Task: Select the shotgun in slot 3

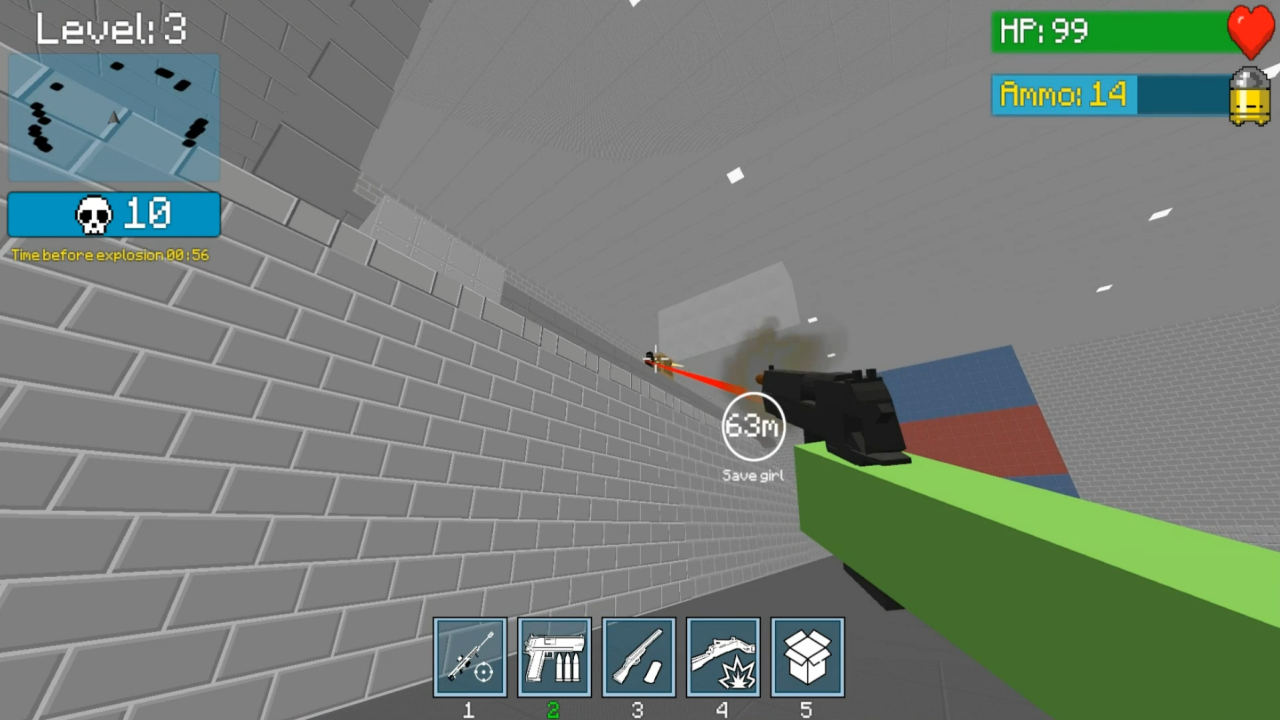Action: tap(638, 657)
